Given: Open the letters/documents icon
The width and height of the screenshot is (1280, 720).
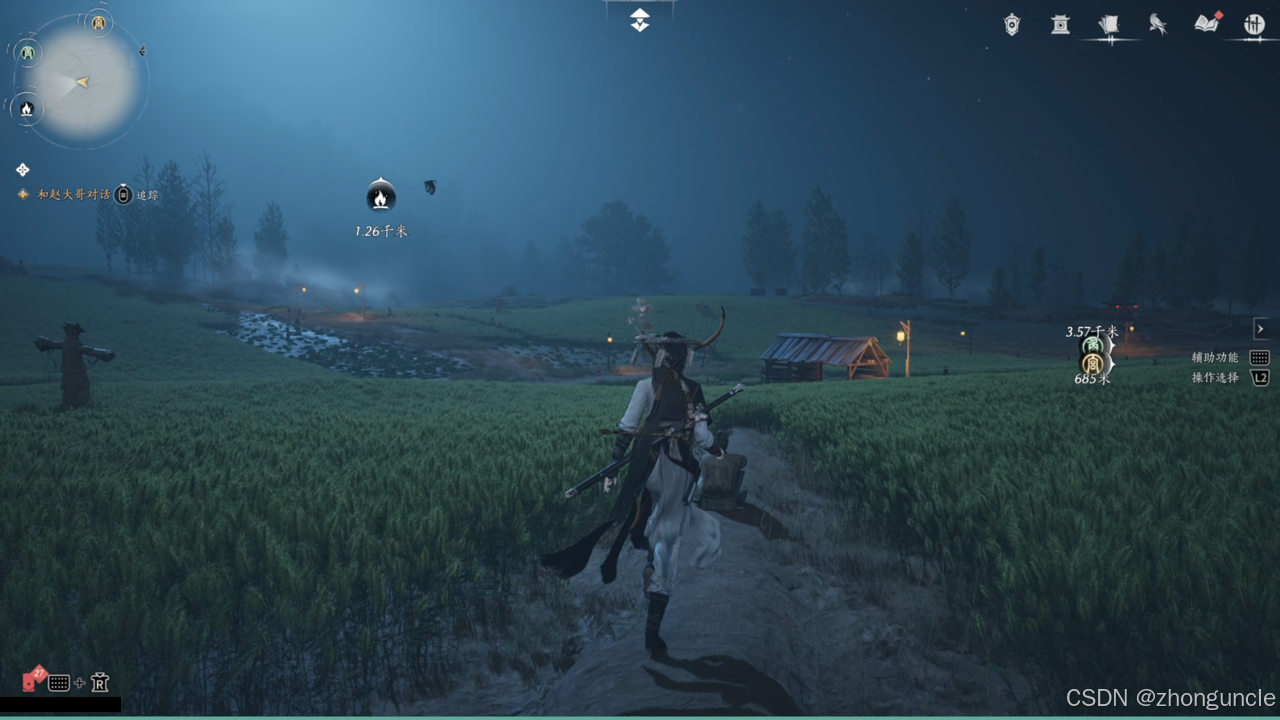Looking at the screenshot, I should (1110, 25).
